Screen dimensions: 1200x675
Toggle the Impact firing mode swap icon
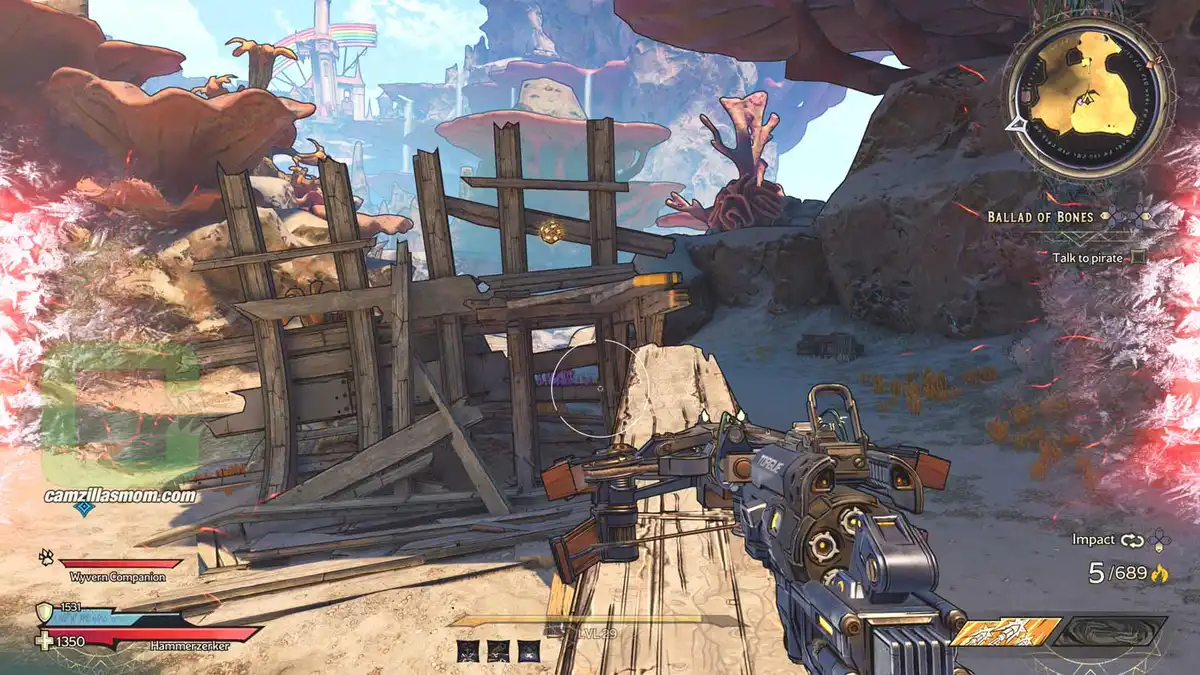1131,540
